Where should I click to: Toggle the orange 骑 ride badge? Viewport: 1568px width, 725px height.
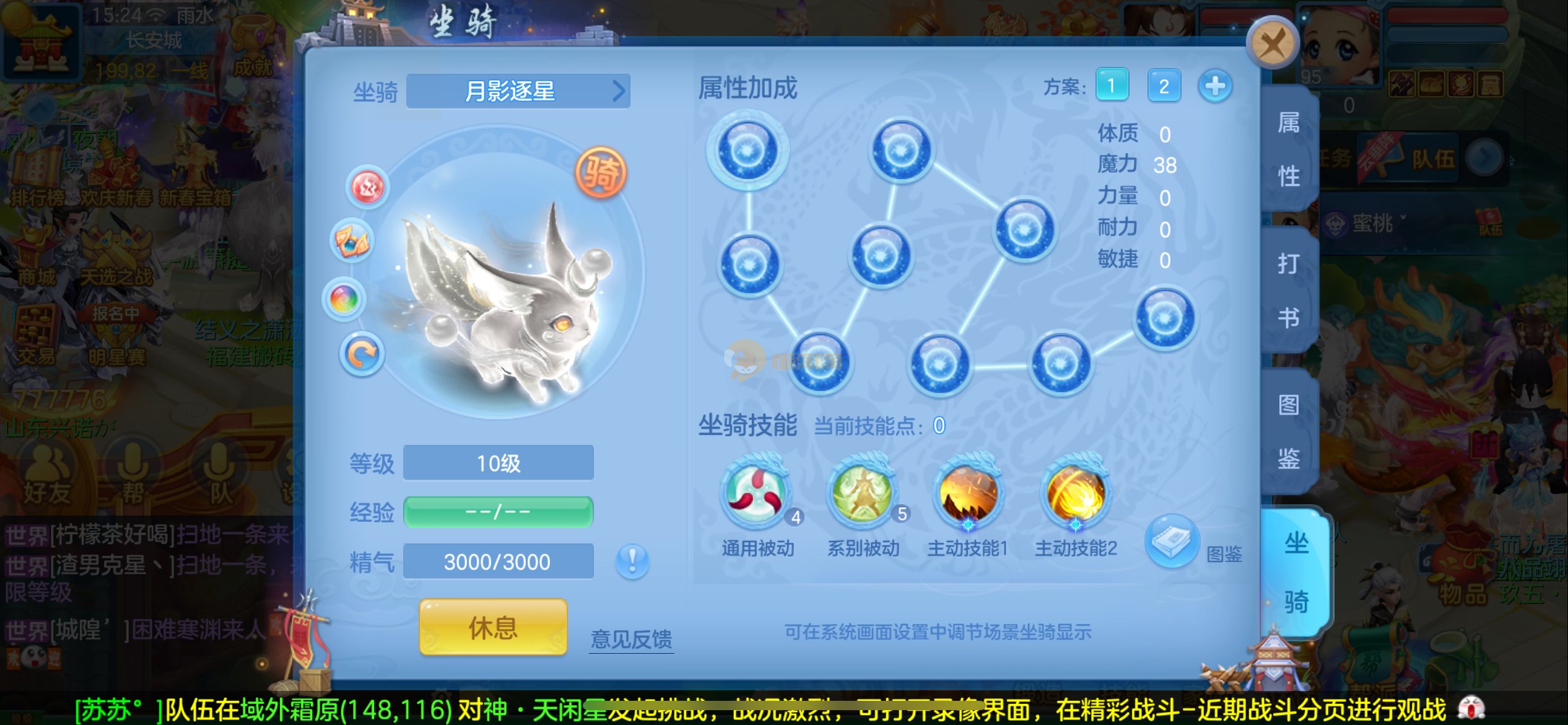600,172
